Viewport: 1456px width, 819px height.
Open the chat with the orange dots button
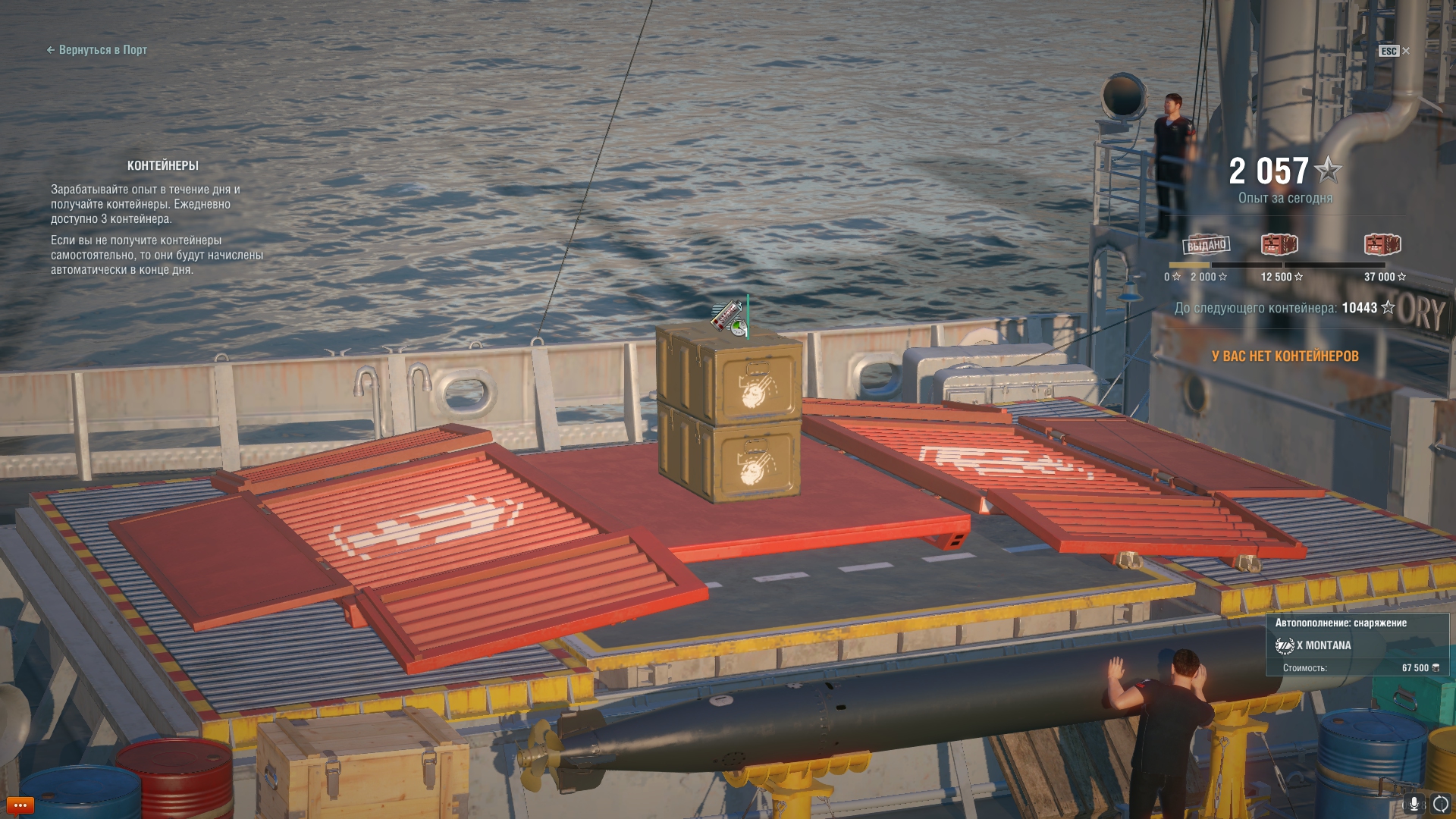coord(20,805)
